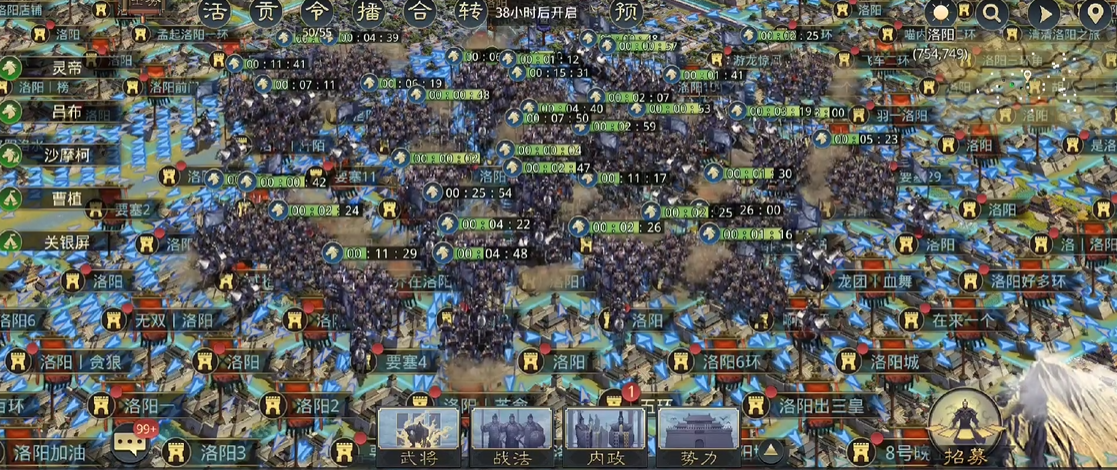Image resolution: width=1117 pixels, height=470 pixels.
Task: Open the 内政 internal affairs menu
Action: click(x=605, y=437)
